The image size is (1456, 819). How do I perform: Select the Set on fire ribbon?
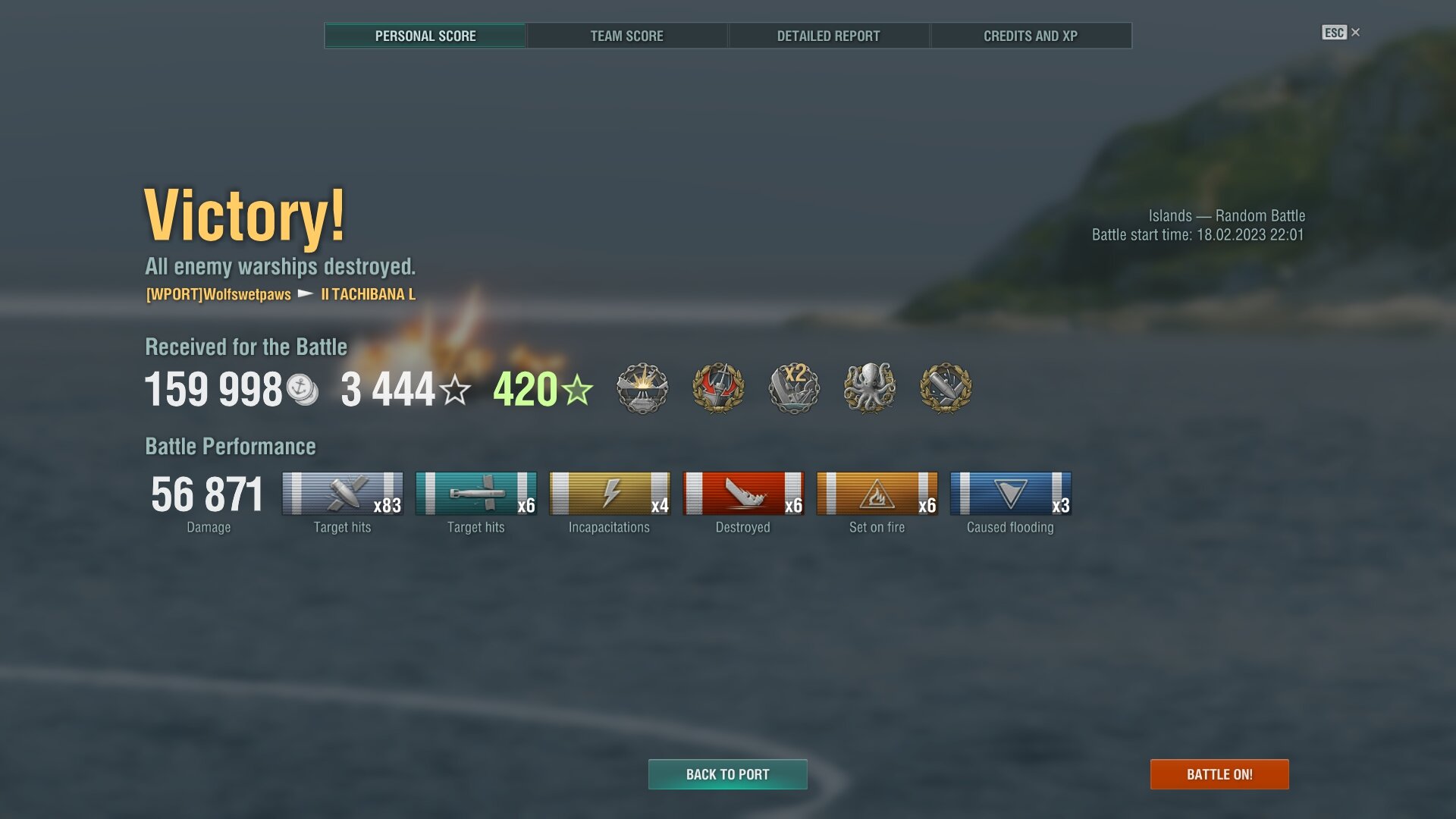(x=877, y=494)
